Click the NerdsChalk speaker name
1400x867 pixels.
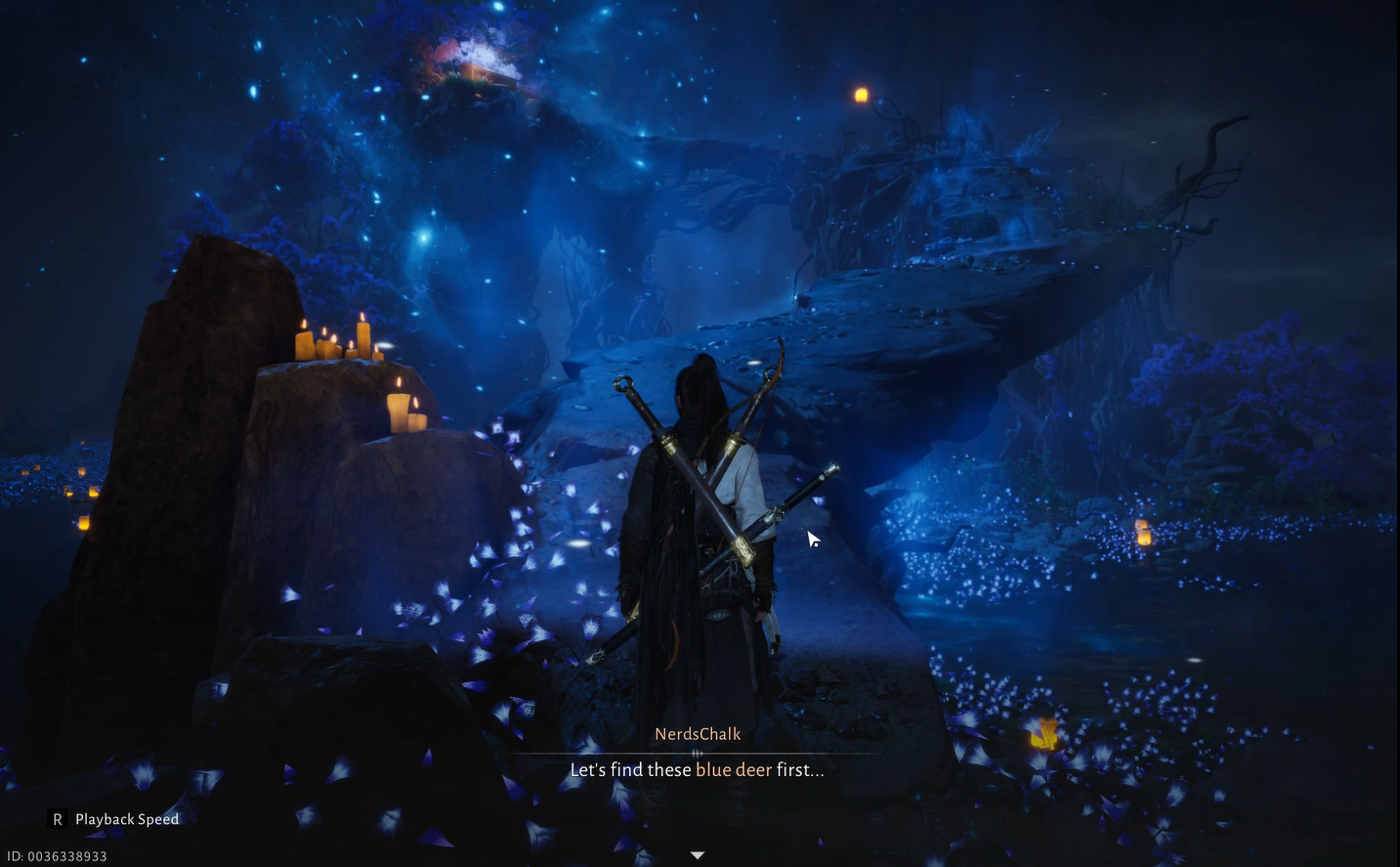698,733
